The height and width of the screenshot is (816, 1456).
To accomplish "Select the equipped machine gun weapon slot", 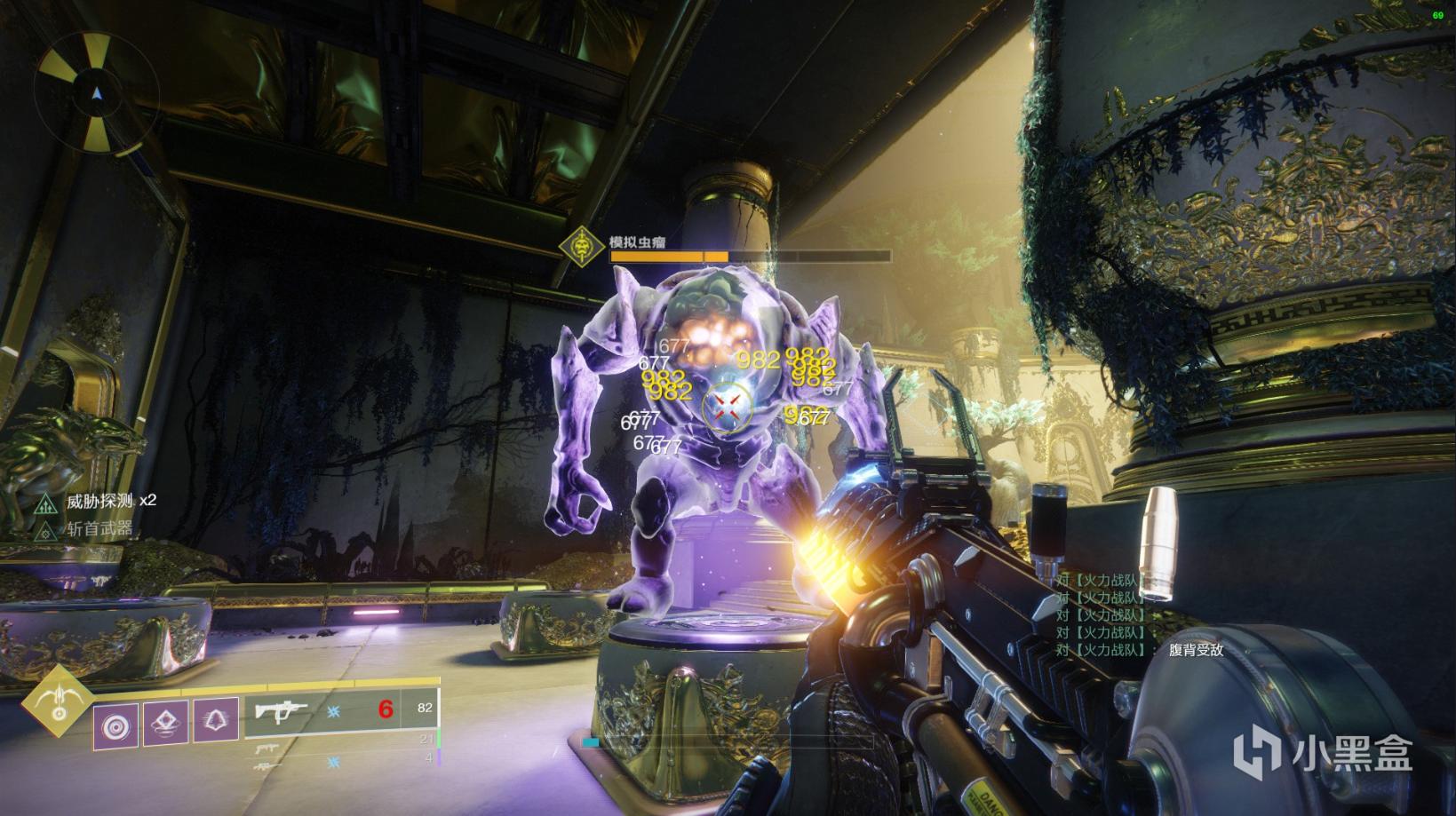I will point(342,711).
